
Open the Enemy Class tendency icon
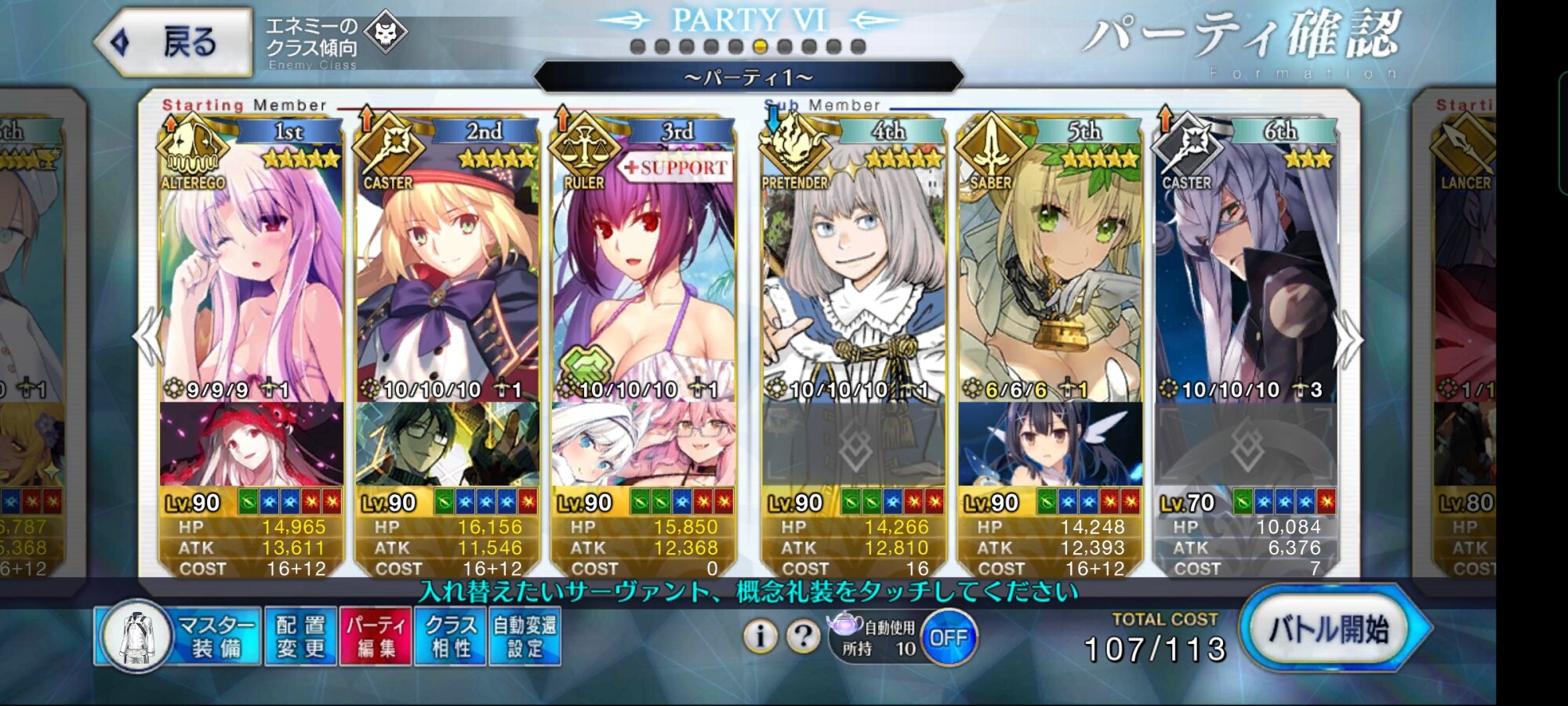(x=386, y=34)
